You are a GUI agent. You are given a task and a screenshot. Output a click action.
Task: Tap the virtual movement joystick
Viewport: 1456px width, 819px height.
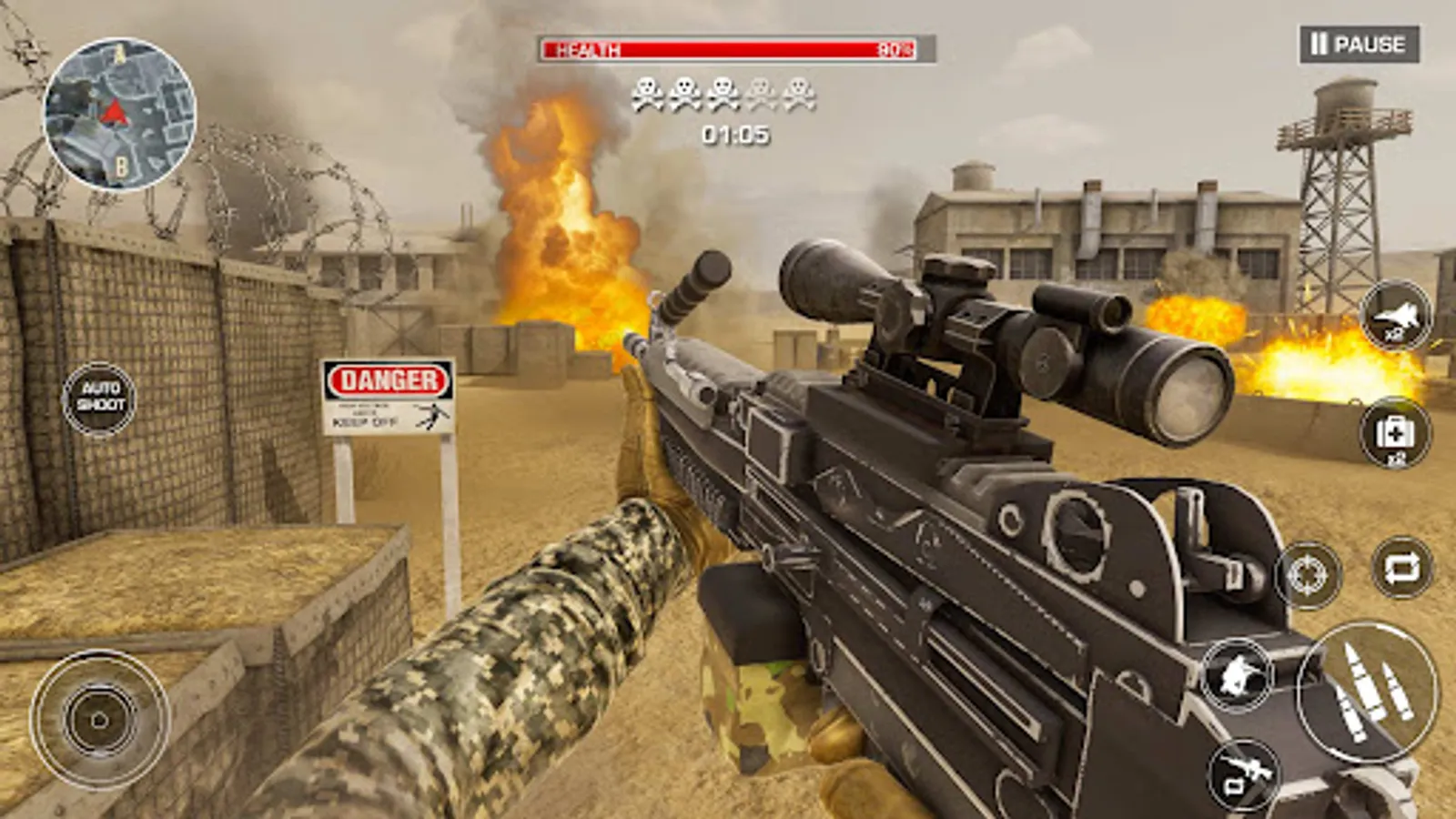[x=99, y=720]
